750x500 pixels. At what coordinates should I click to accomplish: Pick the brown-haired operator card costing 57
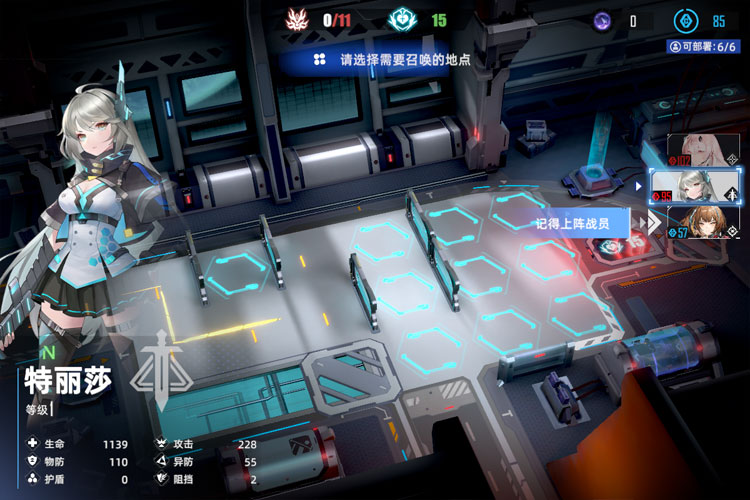click(703, 222)
